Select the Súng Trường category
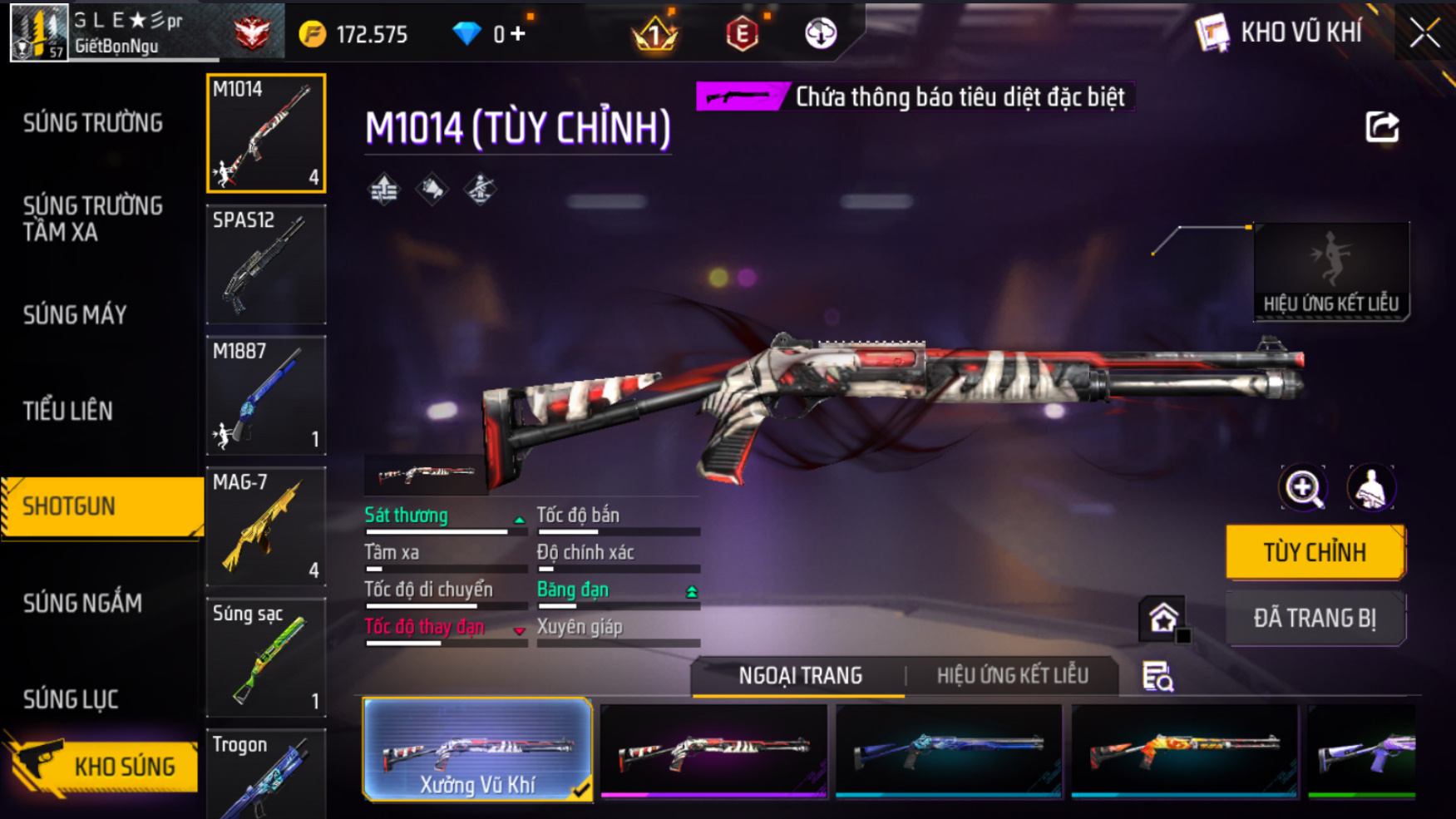1456x819 pixels. [92, 123]
